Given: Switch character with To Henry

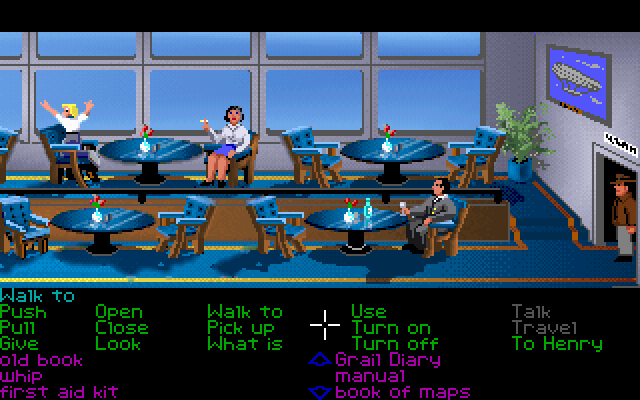Looking at the screenshot, I should pos(557,344).
